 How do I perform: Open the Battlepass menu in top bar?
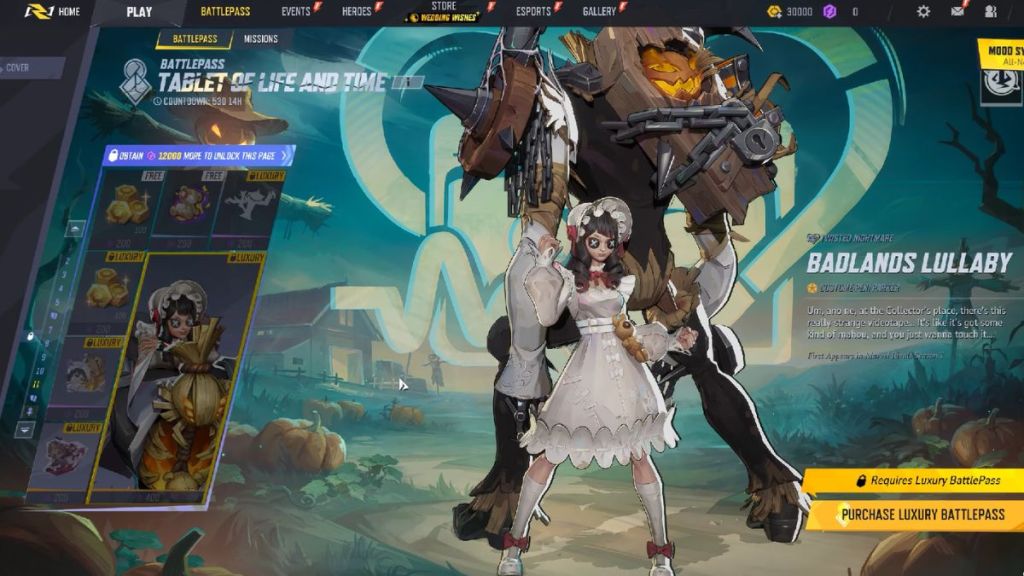coord(225,12)
